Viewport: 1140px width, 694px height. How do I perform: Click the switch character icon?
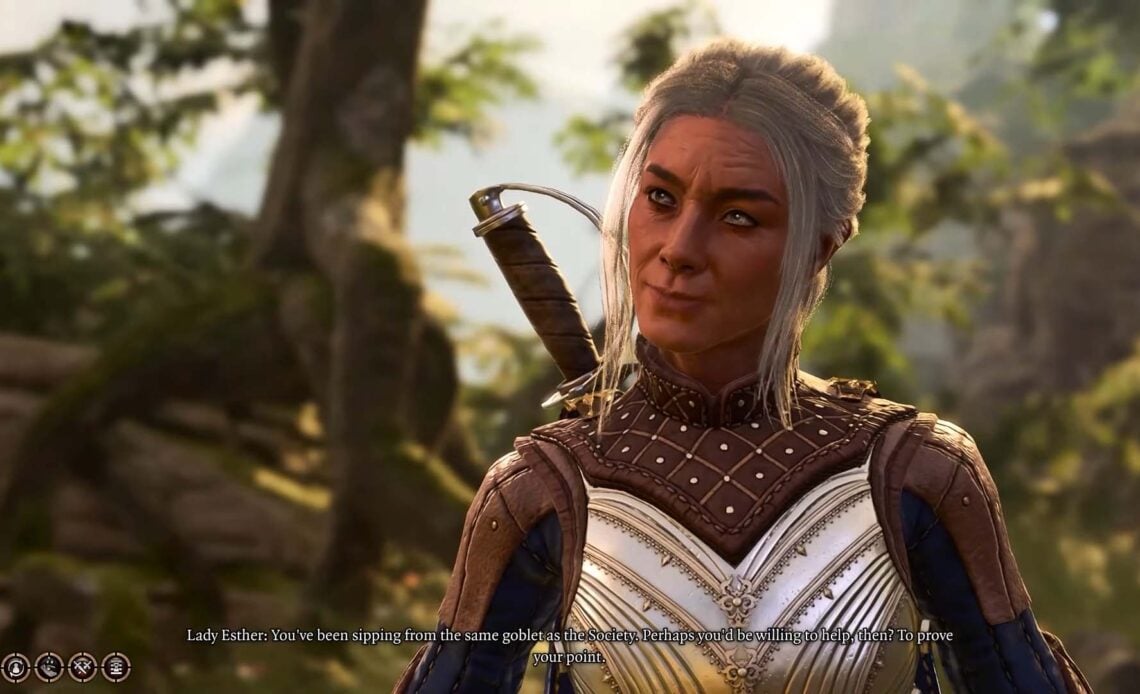pos(15,667)
